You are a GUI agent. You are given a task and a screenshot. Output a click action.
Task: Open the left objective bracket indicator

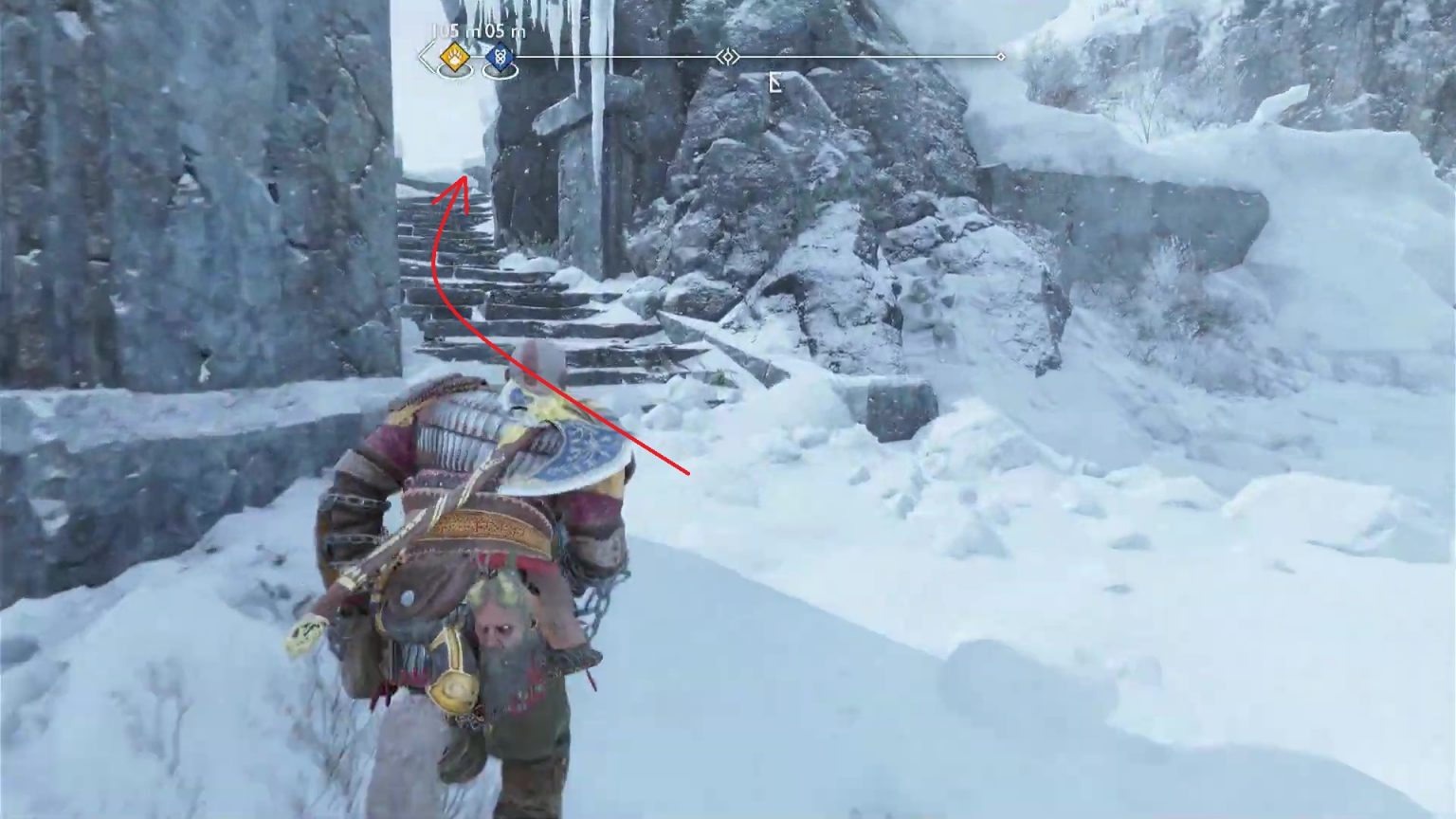click(x=425, y=57)
